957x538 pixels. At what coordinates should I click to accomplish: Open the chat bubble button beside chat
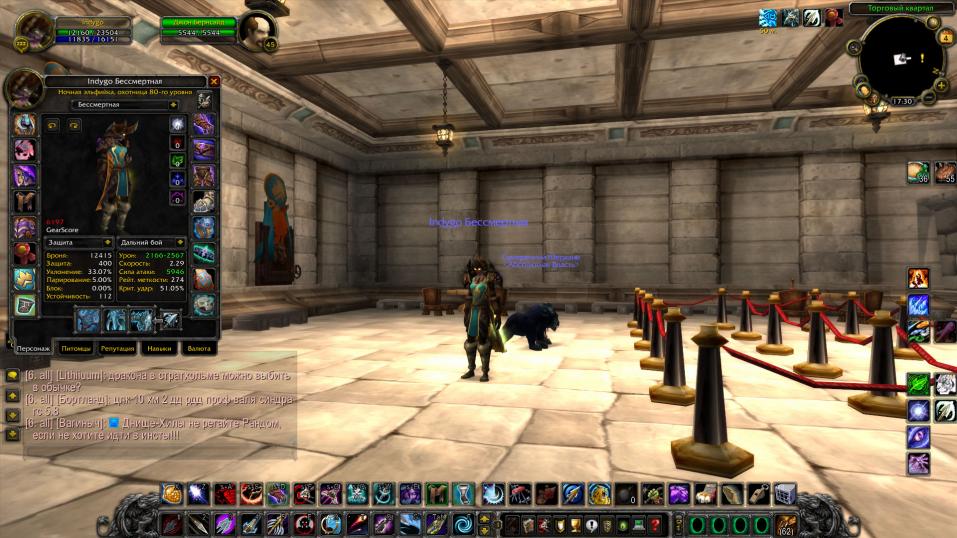[12, 375]
